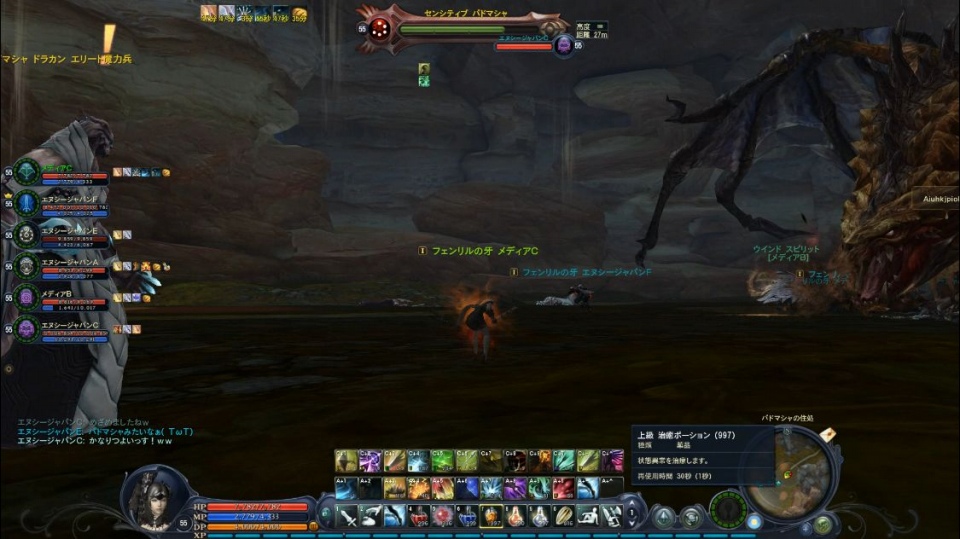Use the striped seed item in slot 0

(x=563, y=516)
